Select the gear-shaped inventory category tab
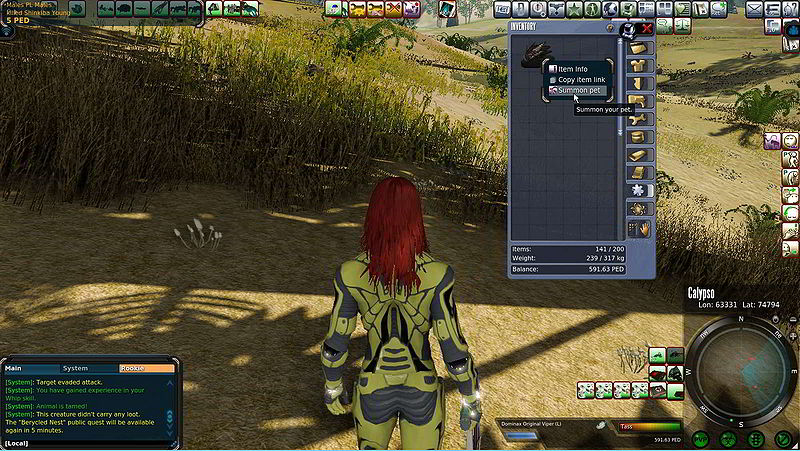 (x=638, y=209)
